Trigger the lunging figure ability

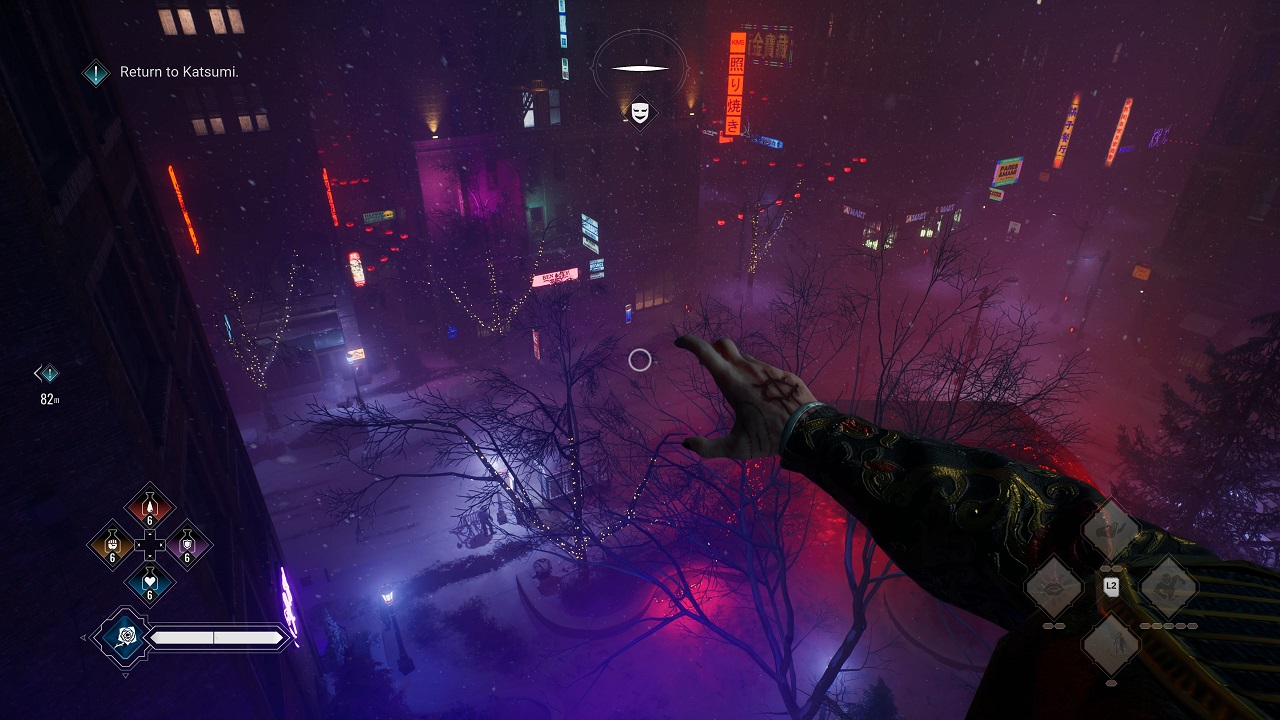coord(1167,587)
